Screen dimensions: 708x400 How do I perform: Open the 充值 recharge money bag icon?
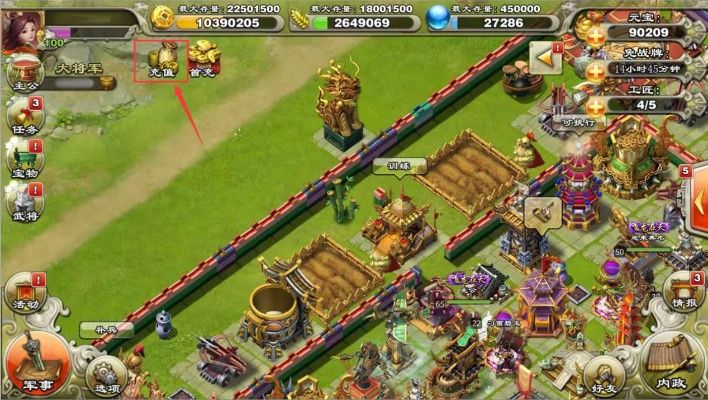tap(160, 59)
